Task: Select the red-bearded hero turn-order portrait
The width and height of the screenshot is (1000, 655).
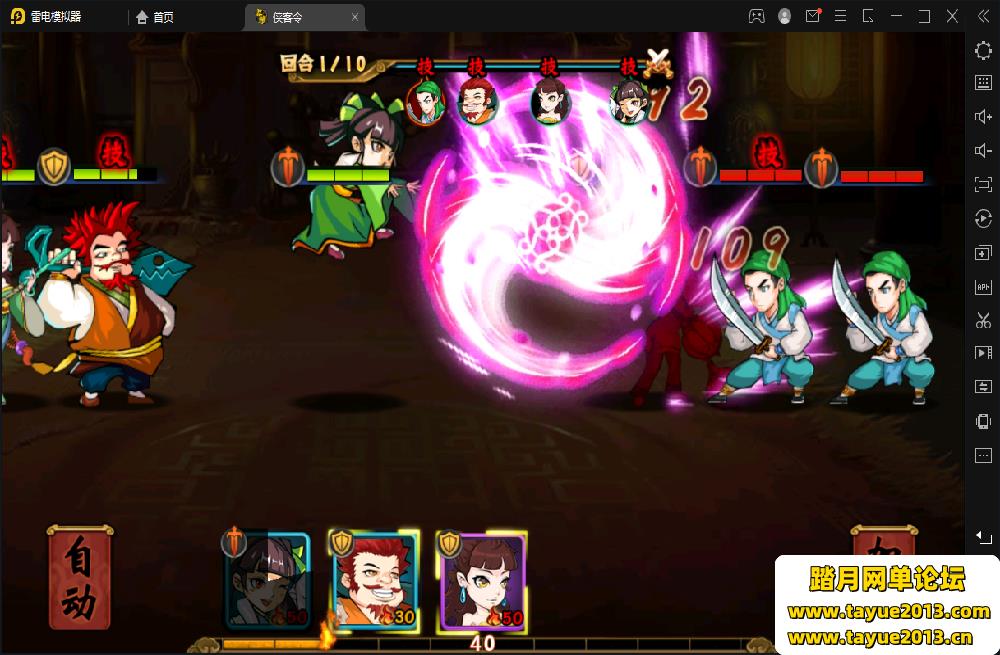Action: click(x=477, y=101)
